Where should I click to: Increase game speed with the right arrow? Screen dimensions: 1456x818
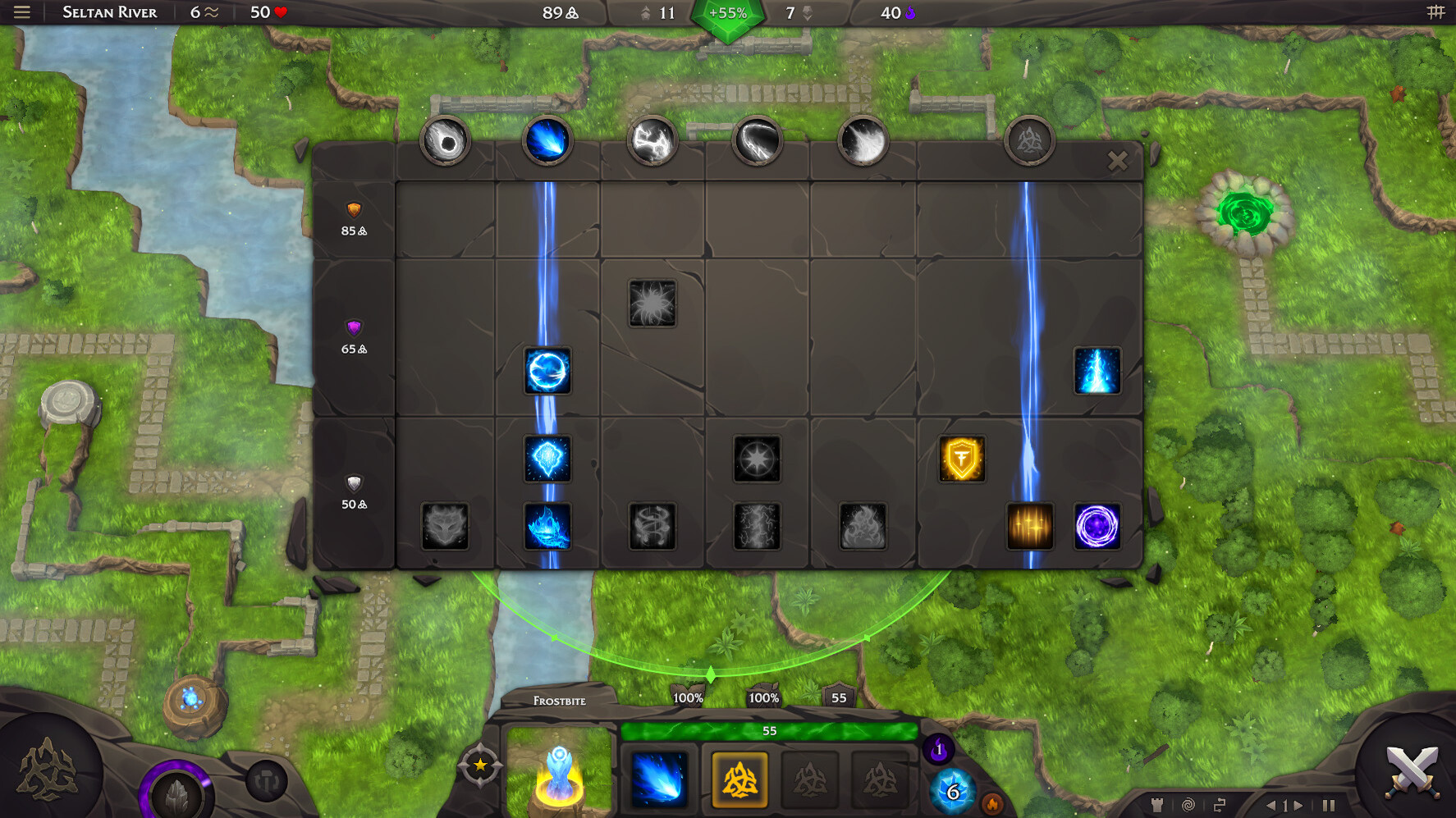coord(1299,805)
